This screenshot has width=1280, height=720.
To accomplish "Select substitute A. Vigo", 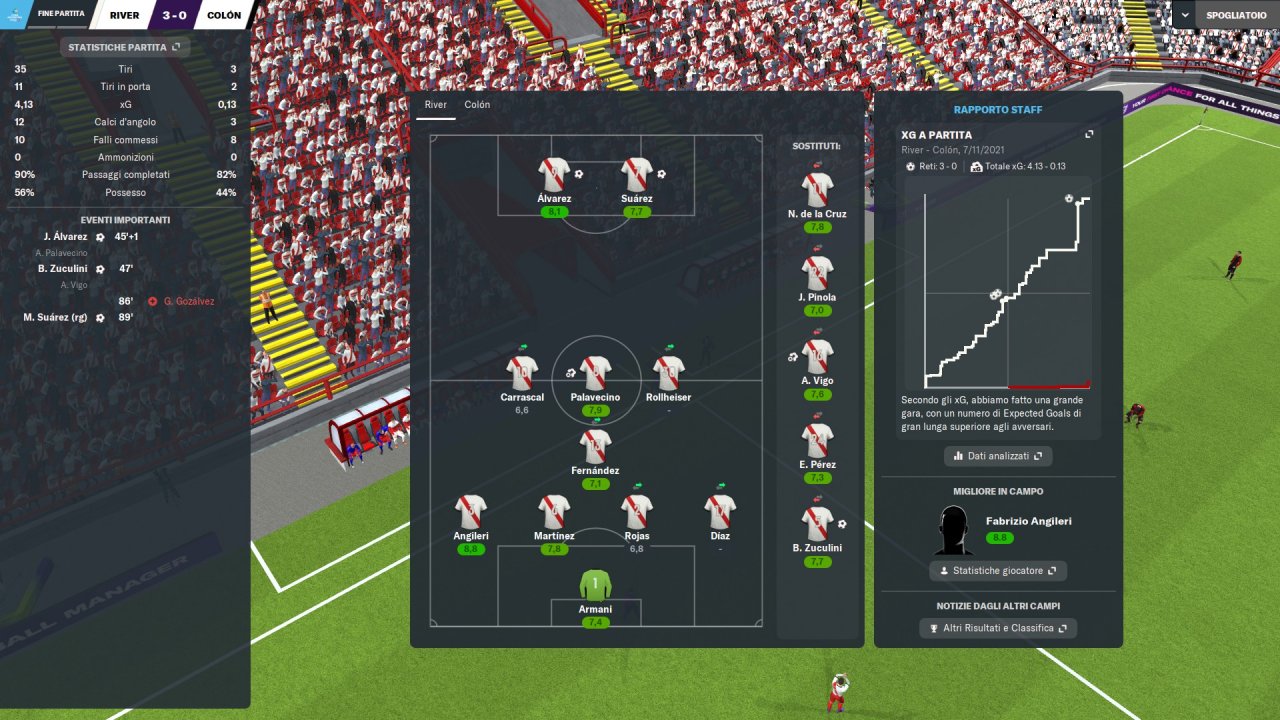I will pyautogui.click(x=817, y=356).
